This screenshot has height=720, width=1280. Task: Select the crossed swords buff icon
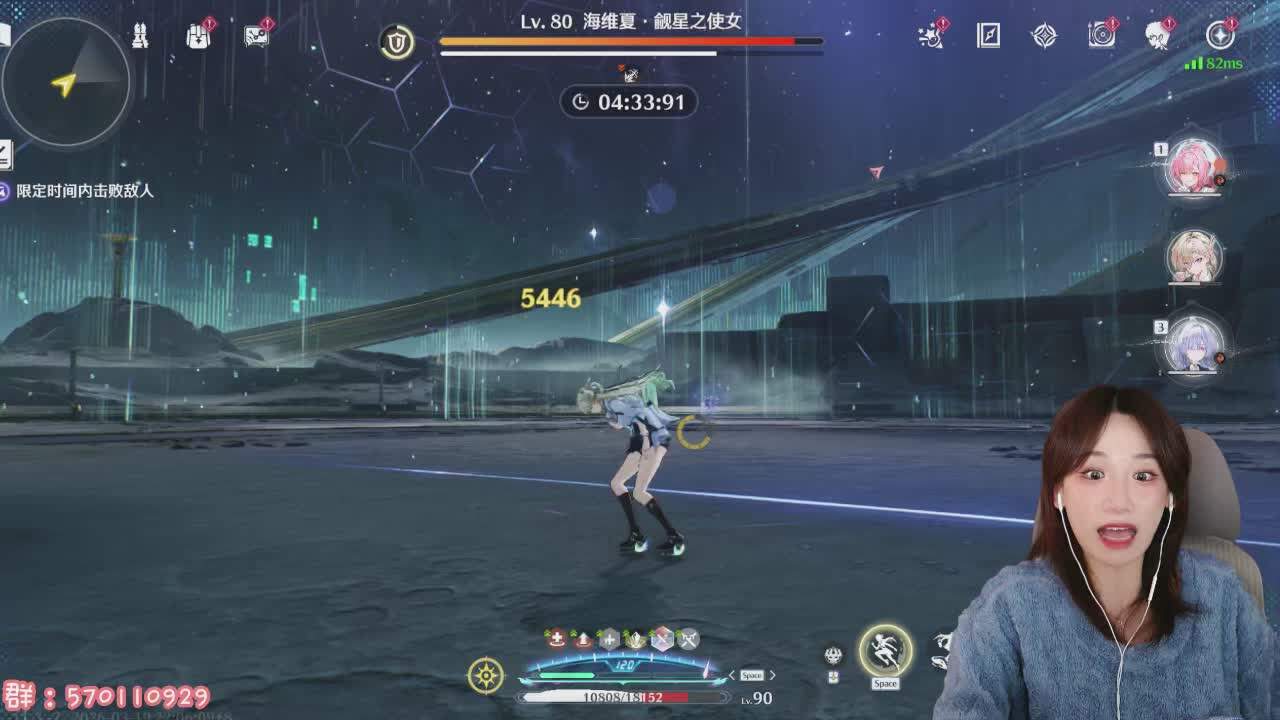tap(688, 639)
